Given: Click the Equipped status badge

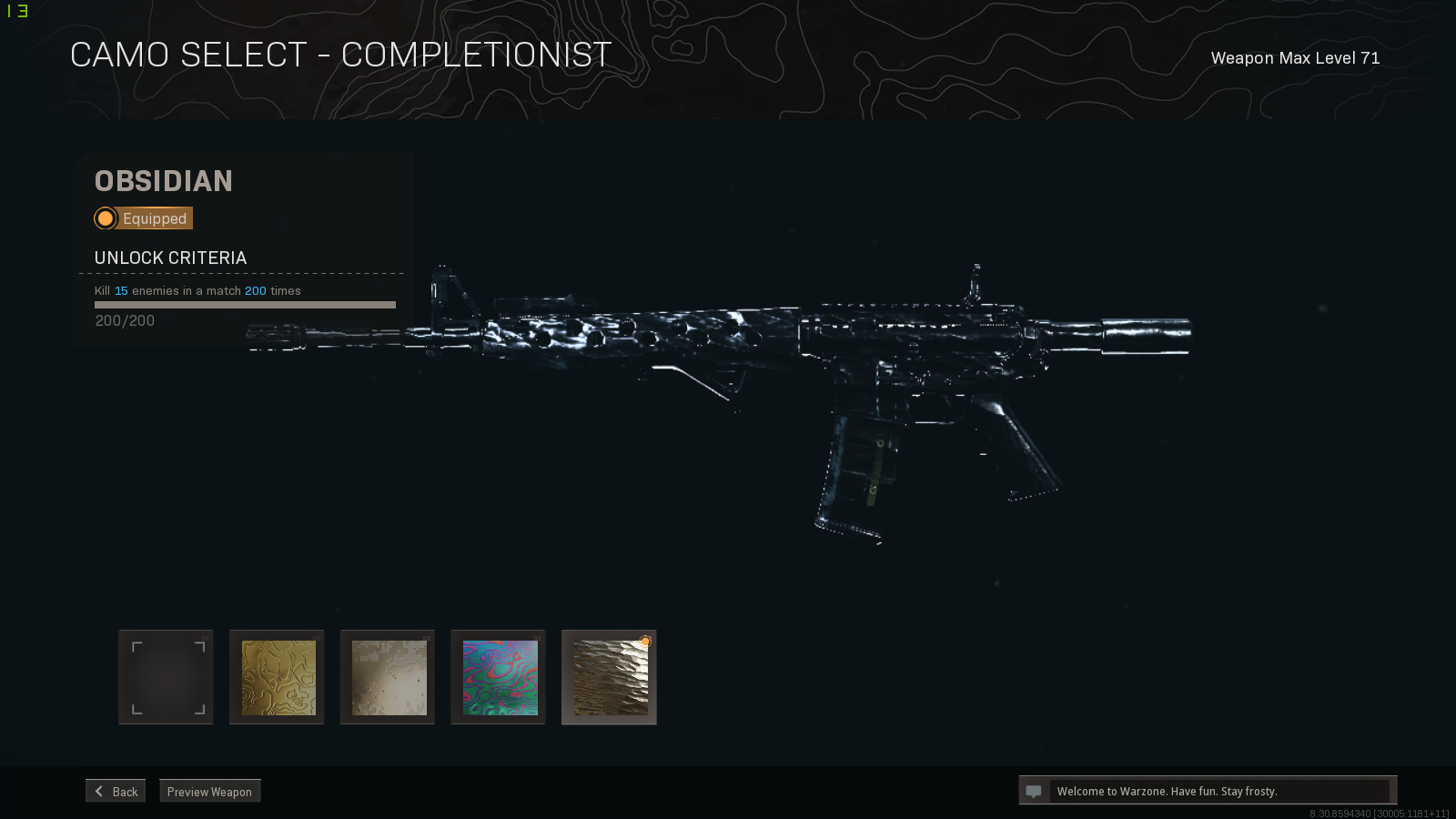Looking at the screenshot, I should (142, 217).
